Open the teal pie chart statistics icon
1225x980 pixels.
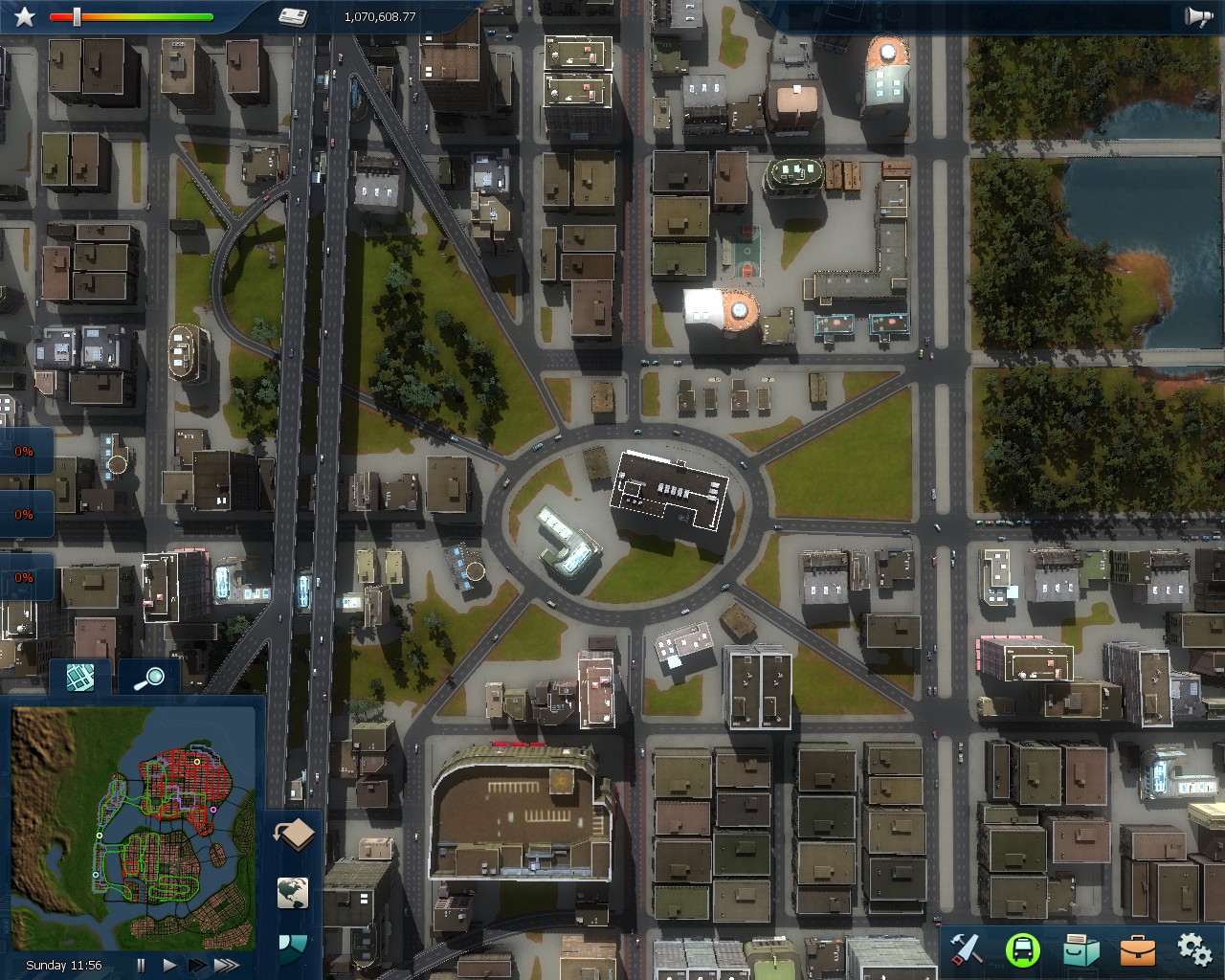pyautogui.click(x=292, y=947)
